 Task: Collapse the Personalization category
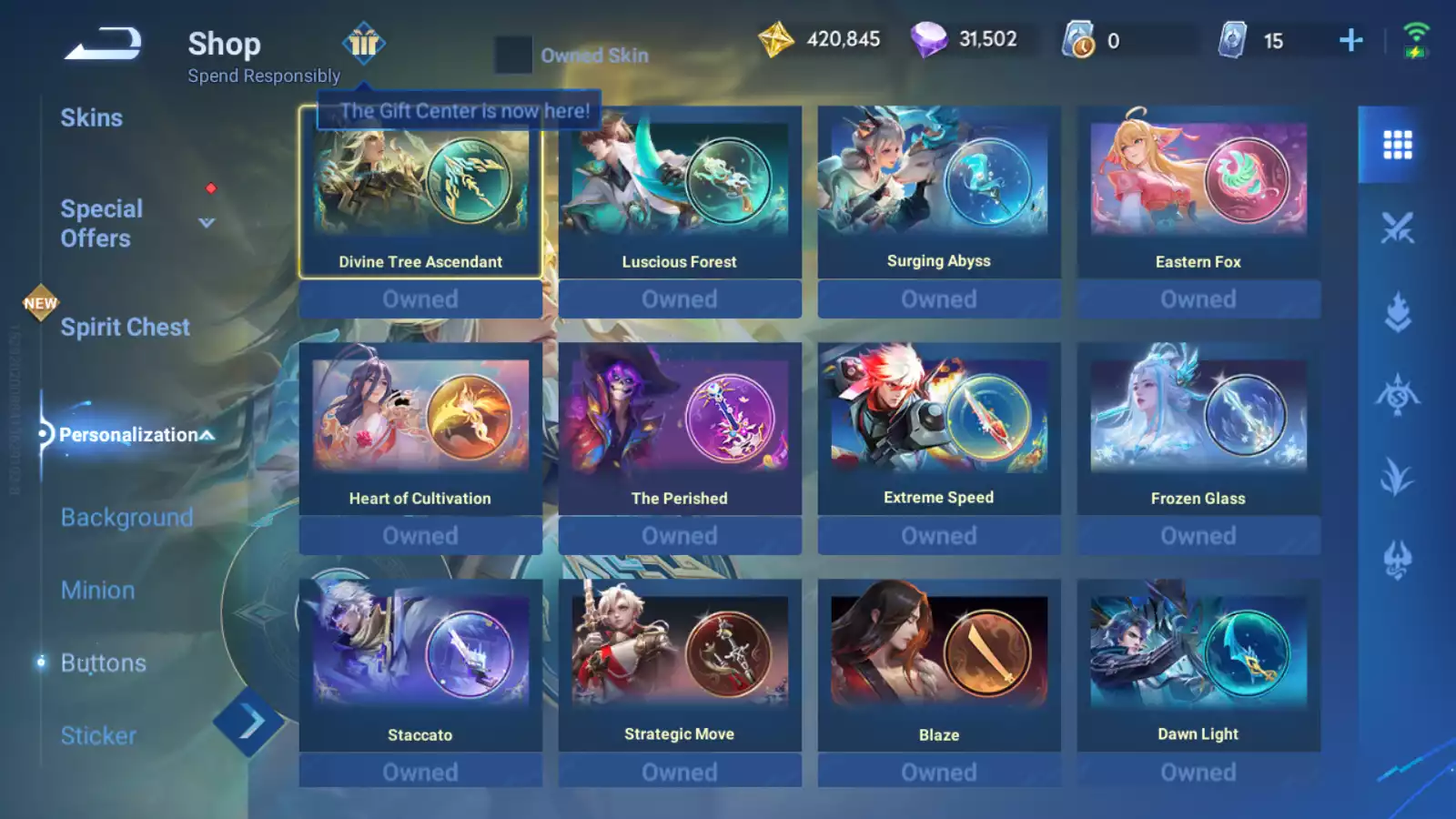208,435
